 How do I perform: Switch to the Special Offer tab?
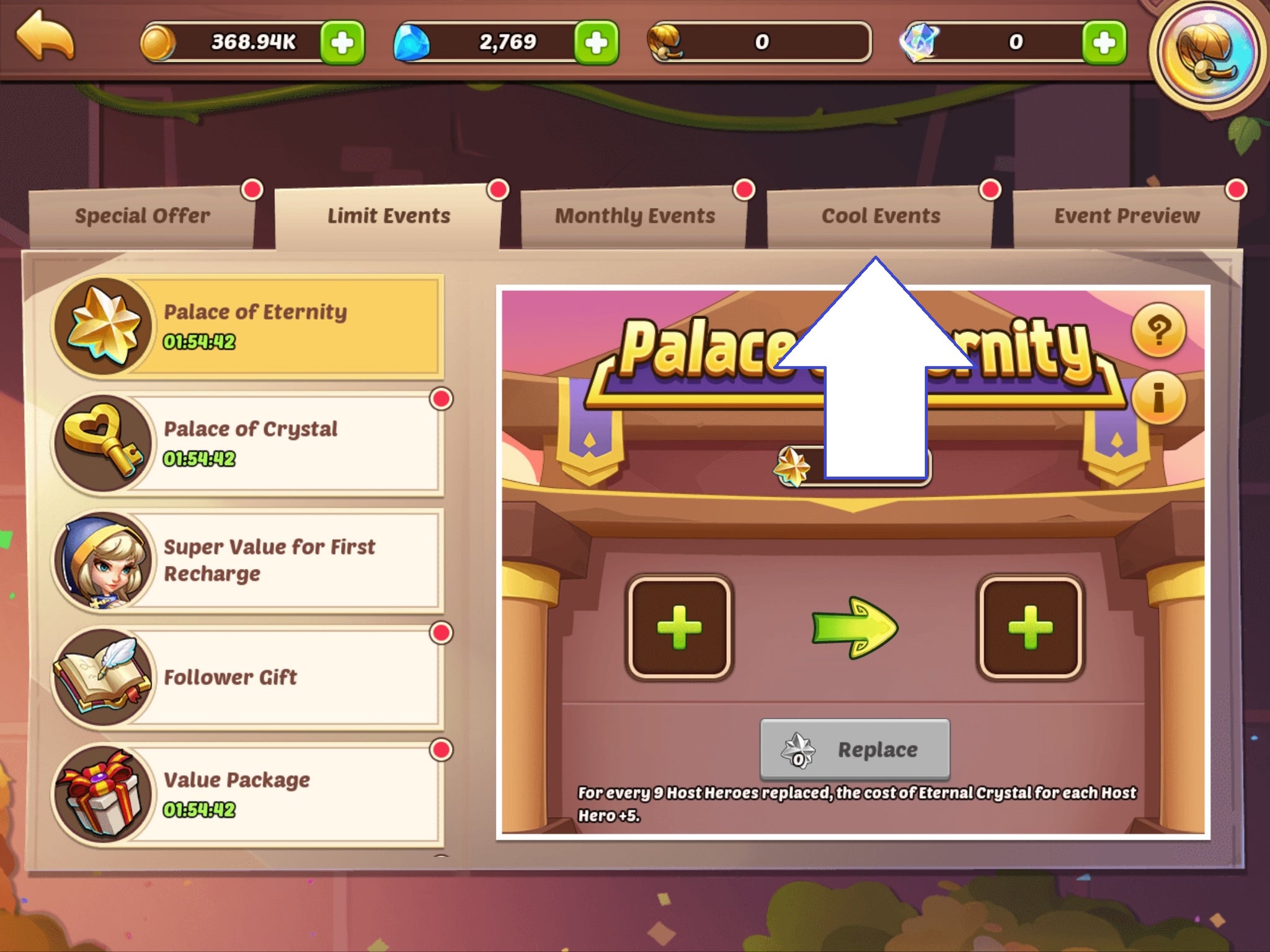coord(141,215)
